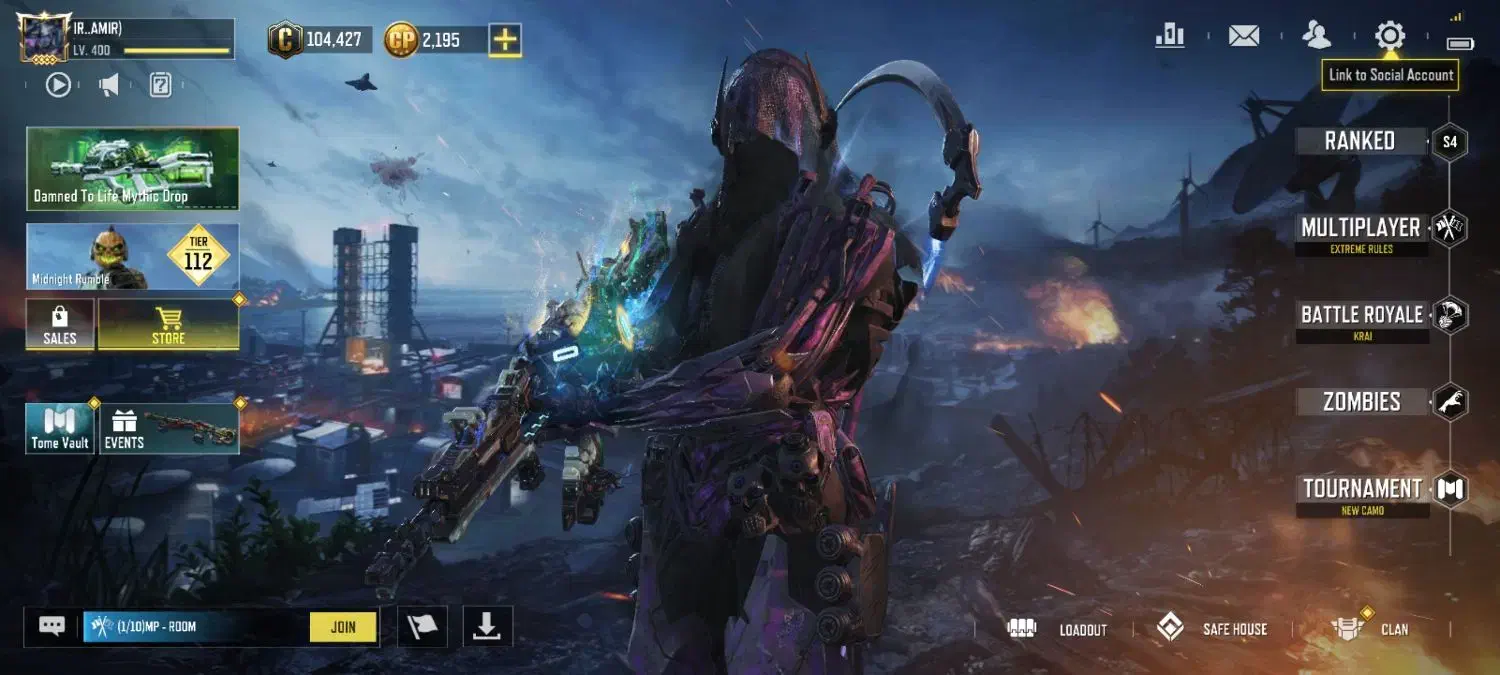Viewport: 1500px width, 675px height.
Task: Open the Tournament mode
Action: click(1362, 490)
